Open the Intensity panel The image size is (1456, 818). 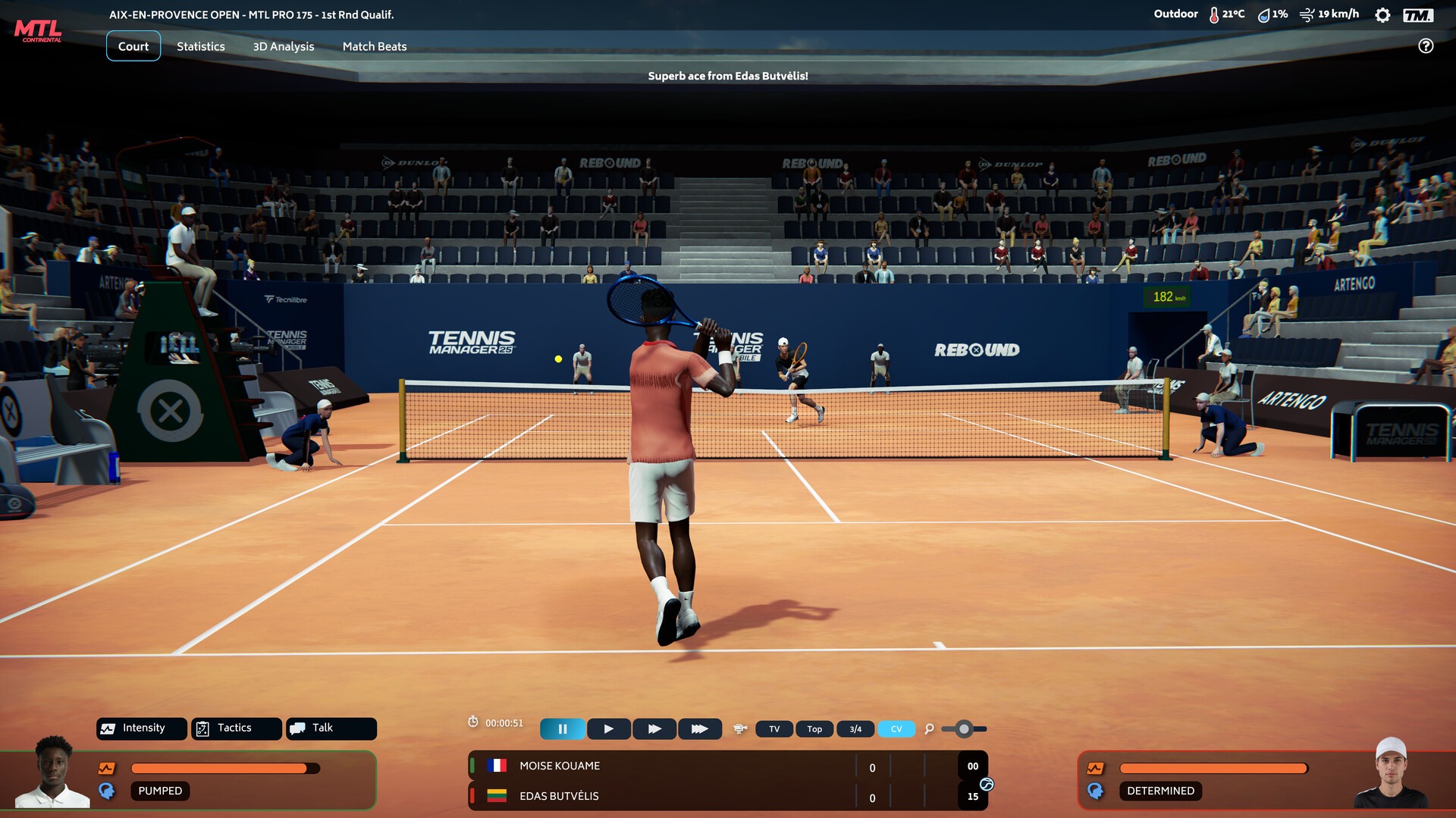pyautogui.click(x=142, y=728)
